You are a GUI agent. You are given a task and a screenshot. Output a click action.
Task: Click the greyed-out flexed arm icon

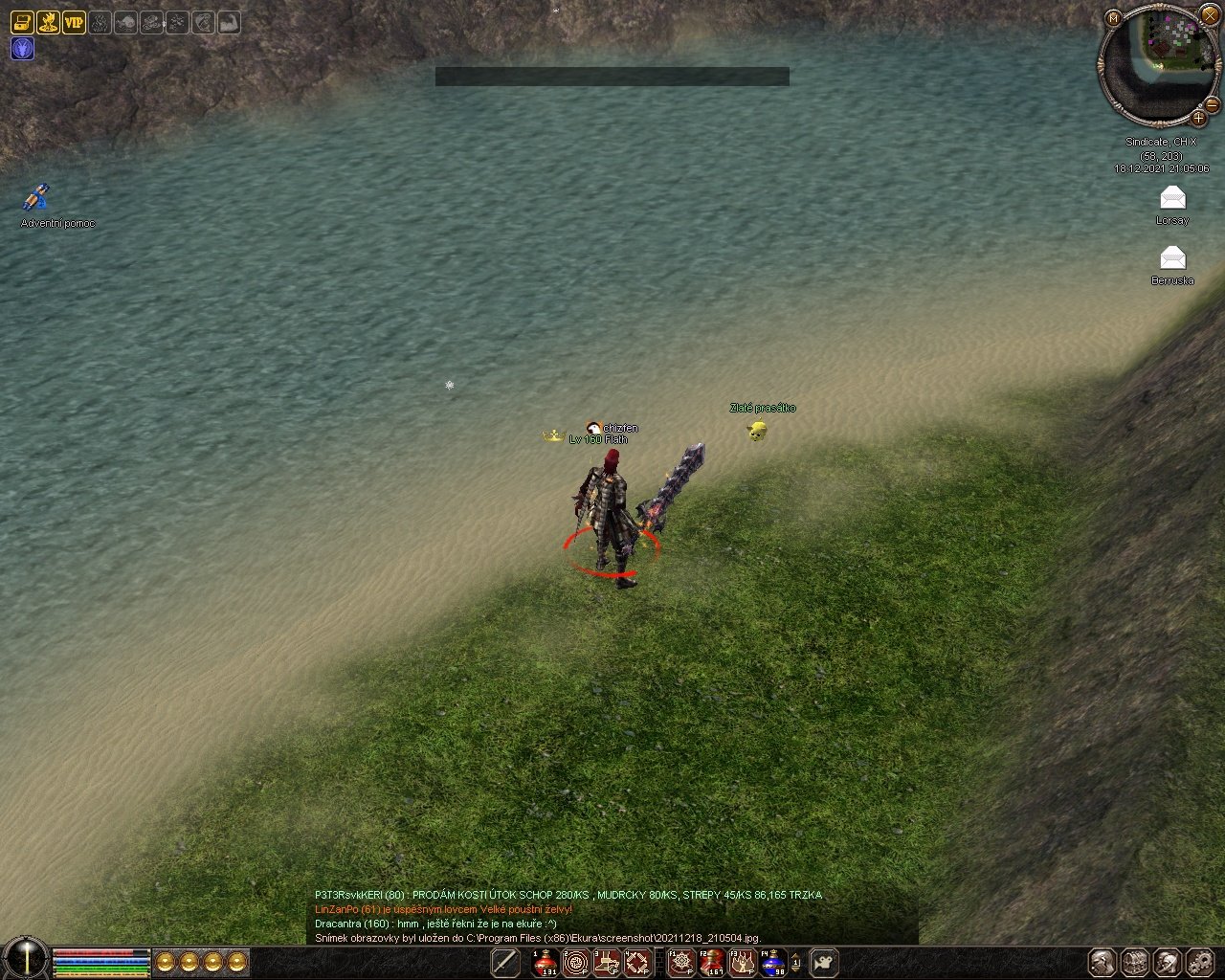[229, 22]
